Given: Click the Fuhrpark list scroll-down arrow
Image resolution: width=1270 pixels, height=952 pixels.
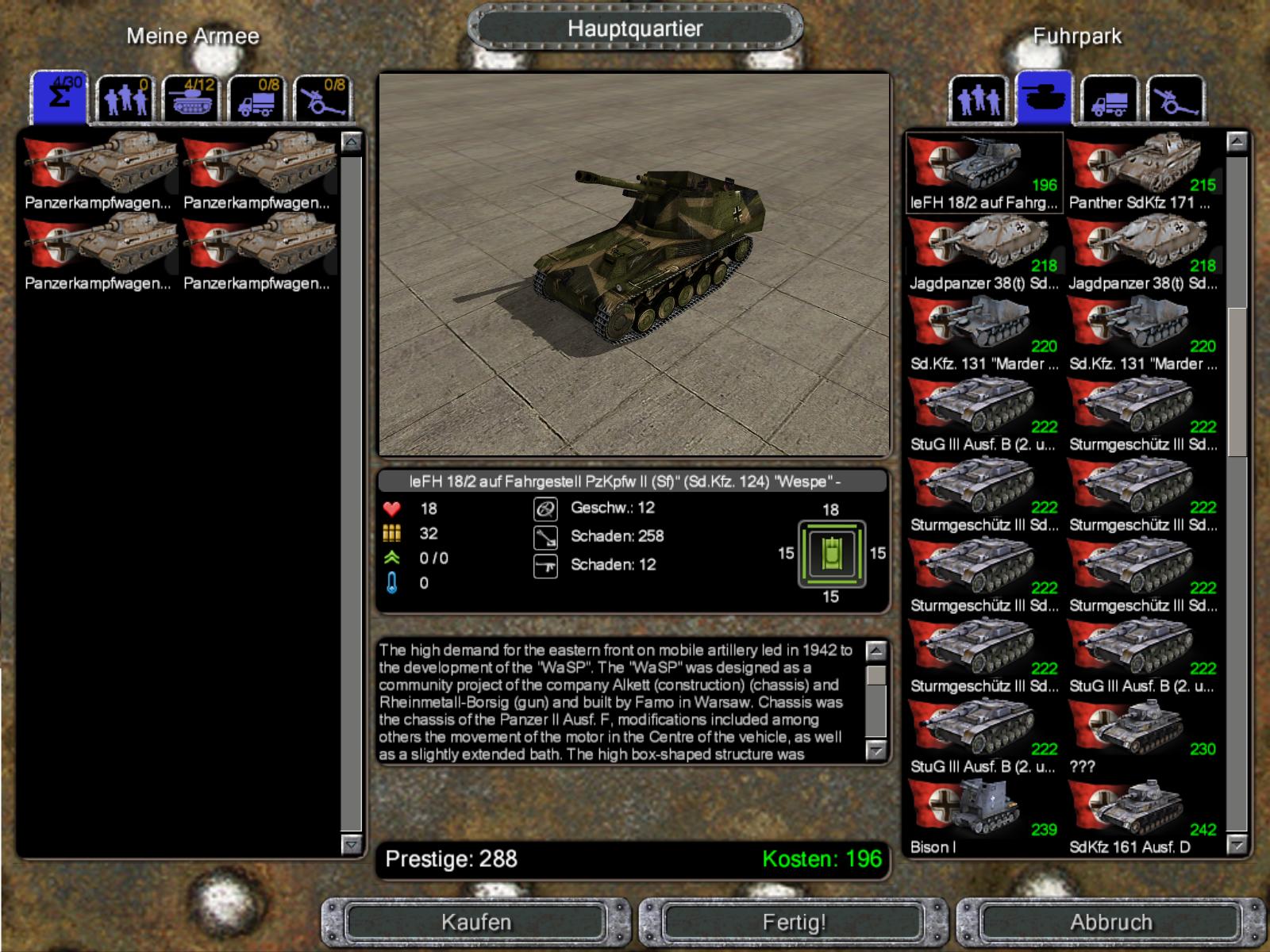Looking at the screenshot, I should 1237,846.
